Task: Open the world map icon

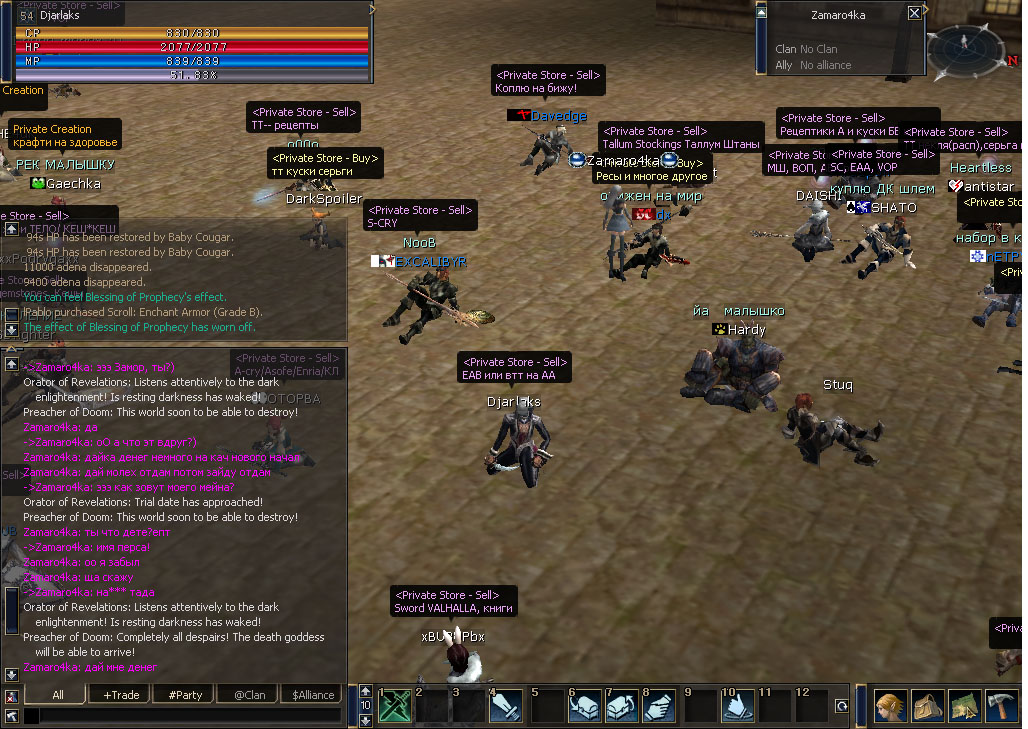Action: pos(964,705)
